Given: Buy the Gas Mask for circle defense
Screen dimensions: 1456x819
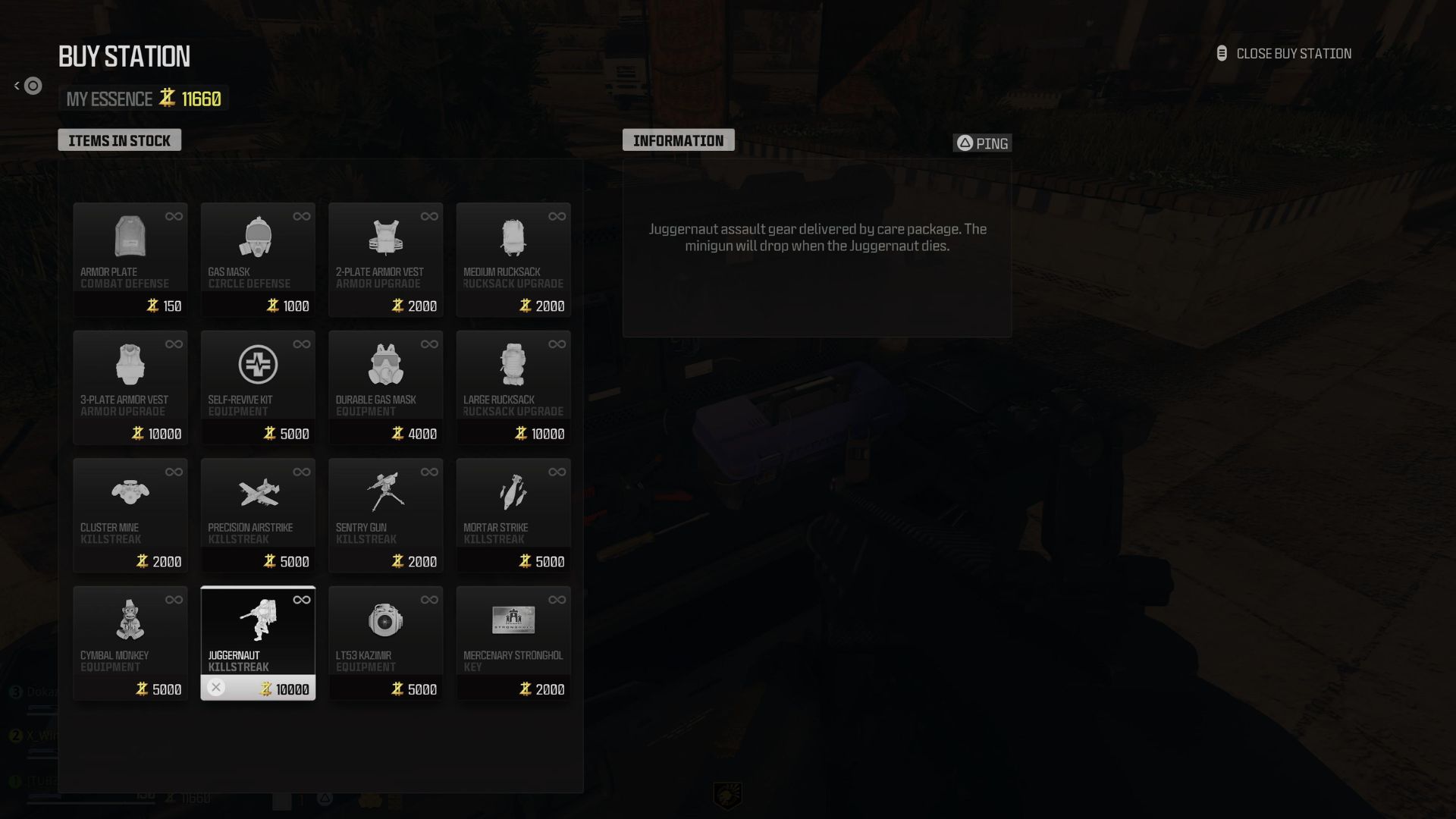Looking at the screenshot, I should (x=258, y=258).
